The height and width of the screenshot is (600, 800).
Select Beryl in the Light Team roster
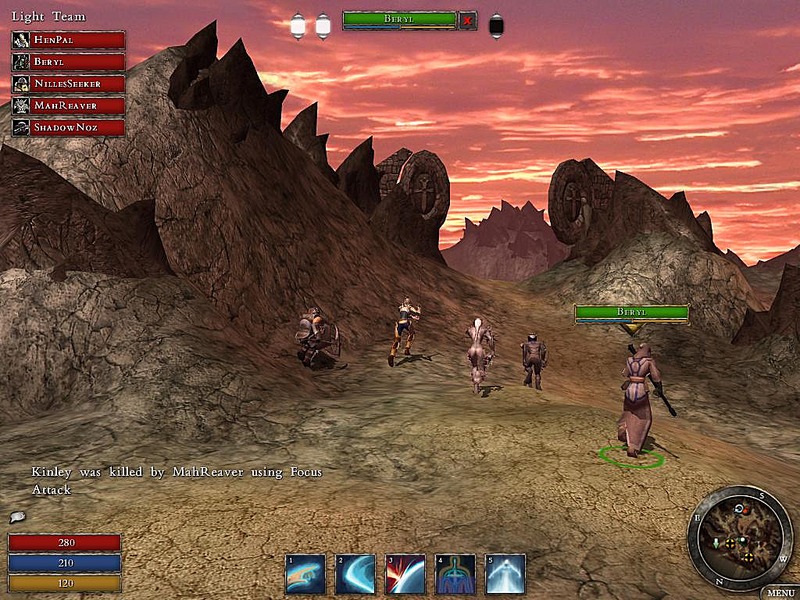point(68,62)
